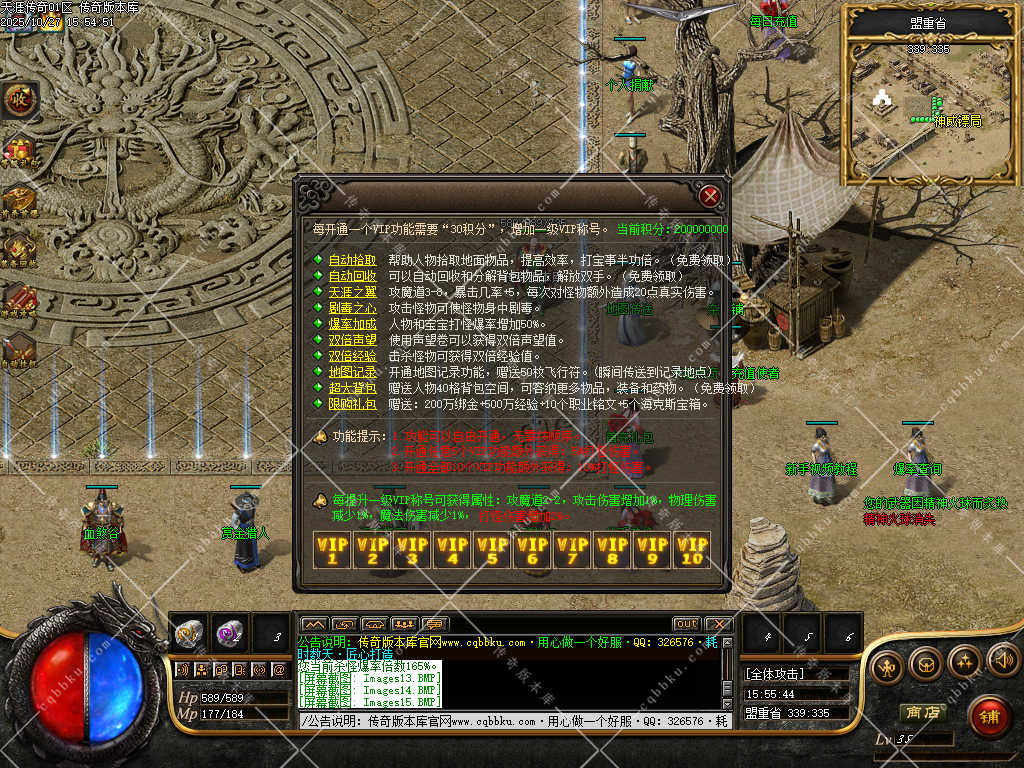Open the 限购礼包 limited gift pack link

point(352,404)
